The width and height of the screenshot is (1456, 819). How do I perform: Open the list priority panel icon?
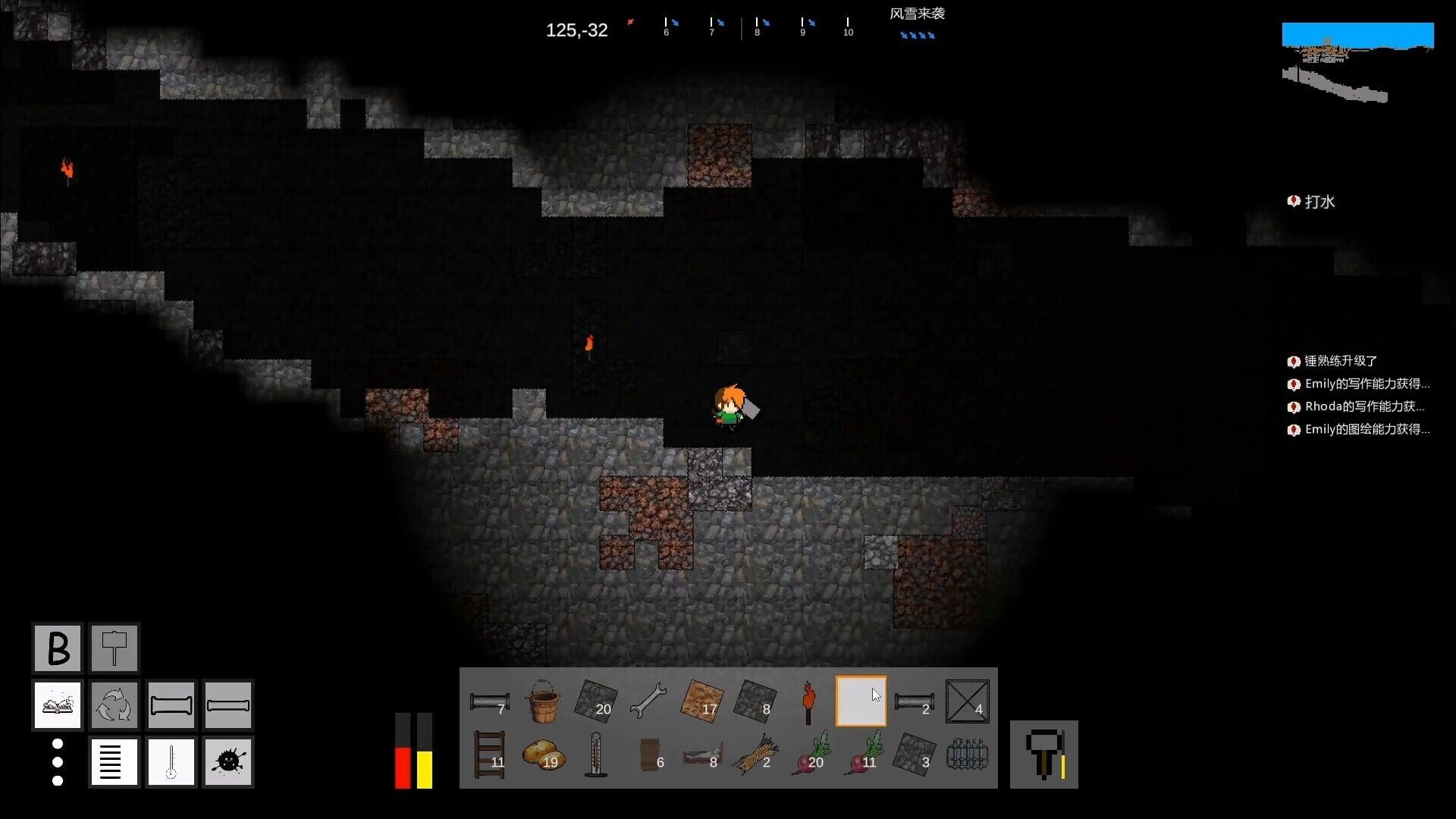pos(114,761)
